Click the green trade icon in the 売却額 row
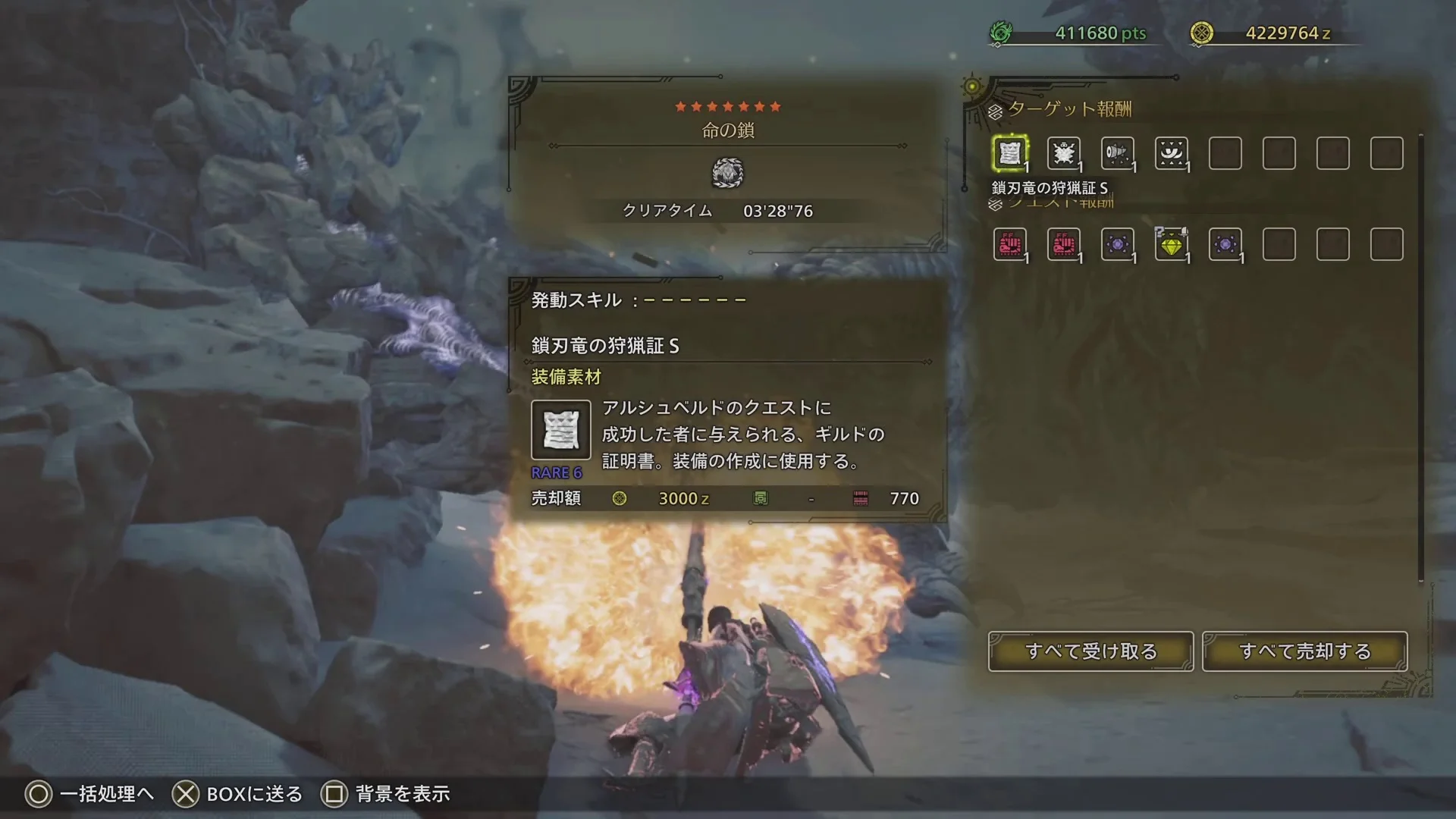This screenshot has width=1456, height=819. [x=762, y=498]
